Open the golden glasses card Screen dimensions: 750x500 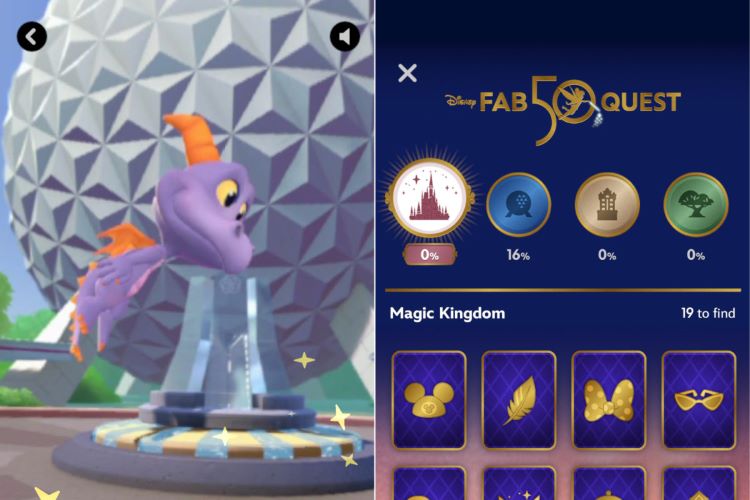(x=698, y=399)
